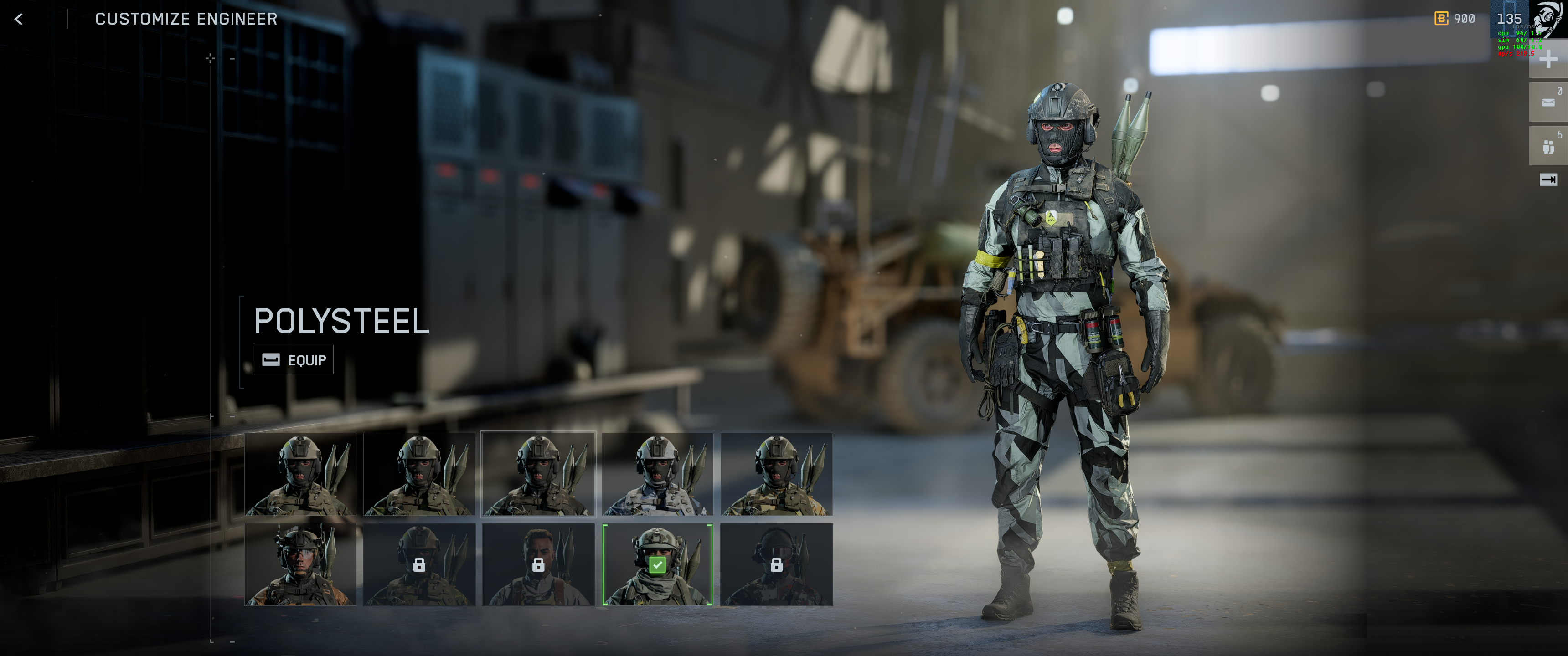Collapse the side panel with arrow icon
Viewport: 1568px width, 656px height.
tap(1548, 179)
